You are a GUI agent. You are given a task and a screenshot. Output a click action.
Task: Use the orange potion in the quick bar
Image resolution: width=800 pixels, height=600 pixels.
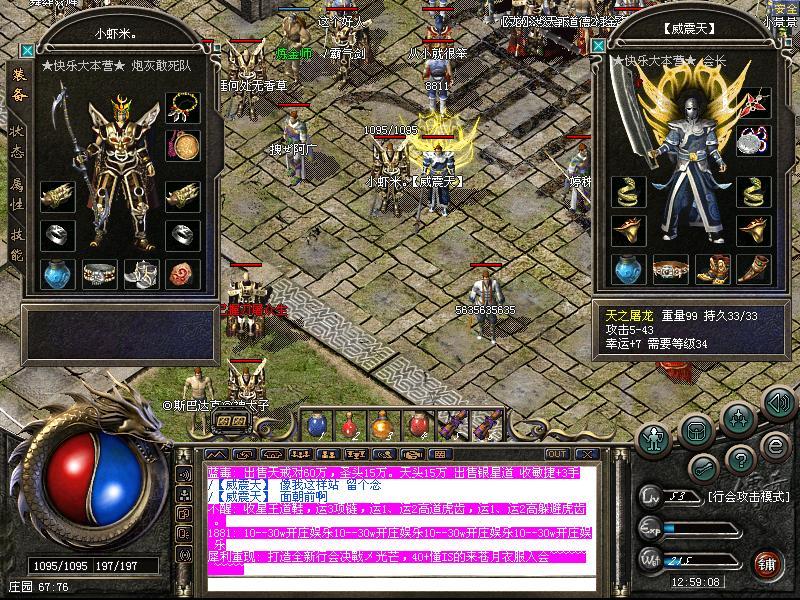pos(382,425)
